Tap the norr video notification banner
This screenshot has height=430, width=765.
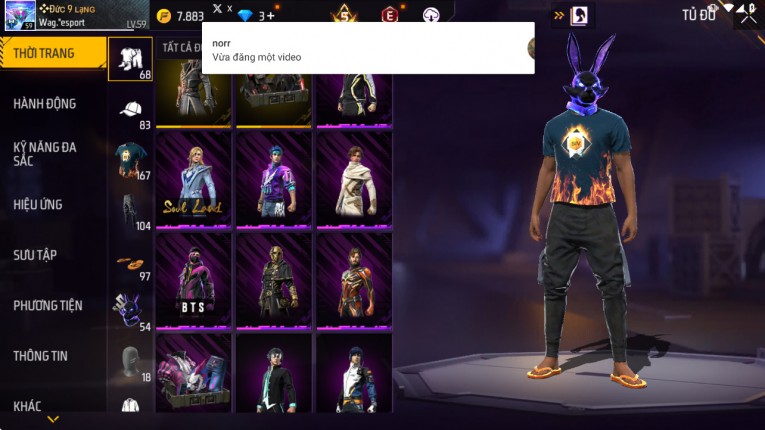point(368,48)
